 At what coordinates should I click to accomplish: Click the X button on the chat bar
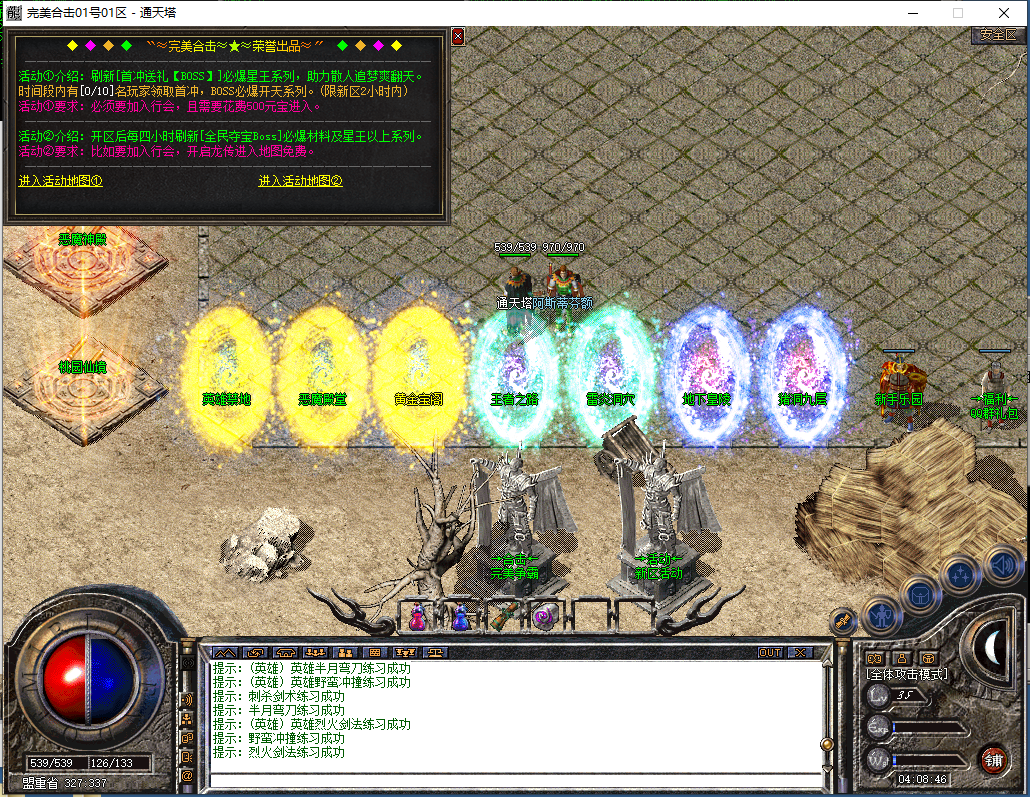[x=800, y=652]
